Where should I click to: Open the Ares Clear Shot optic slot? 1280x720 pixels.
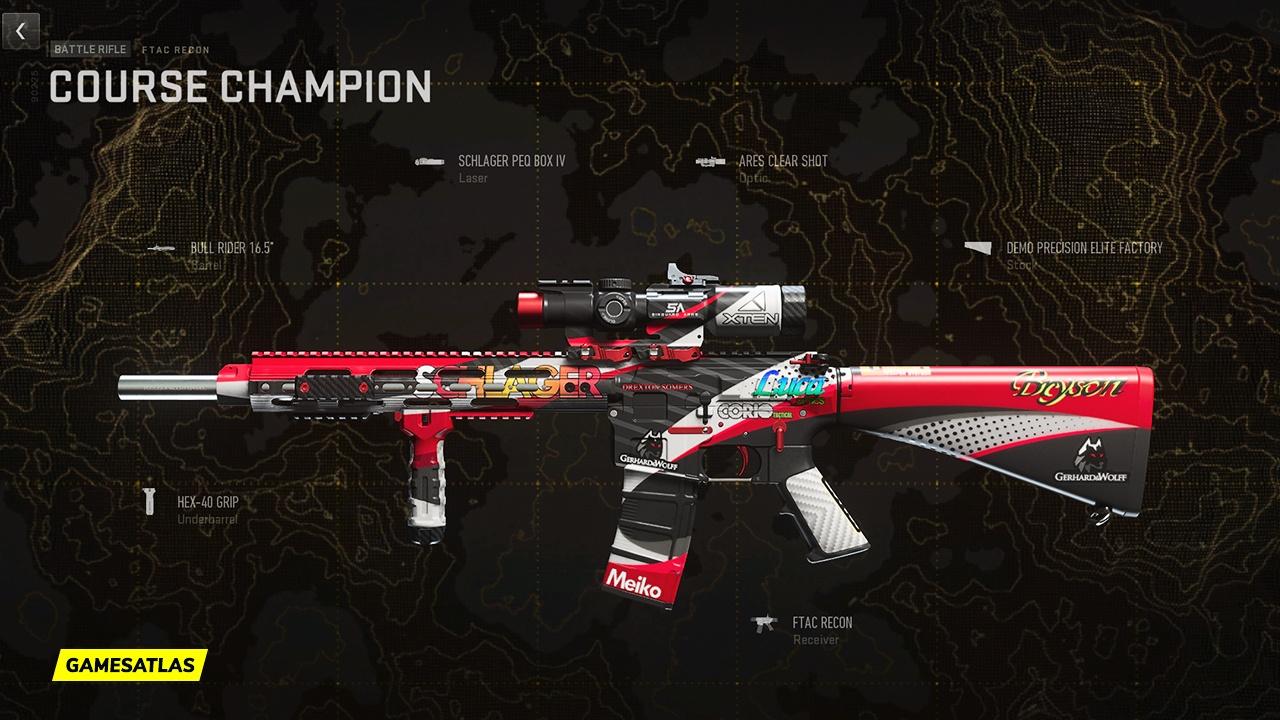pyautogui.click(x=782, y=160)
